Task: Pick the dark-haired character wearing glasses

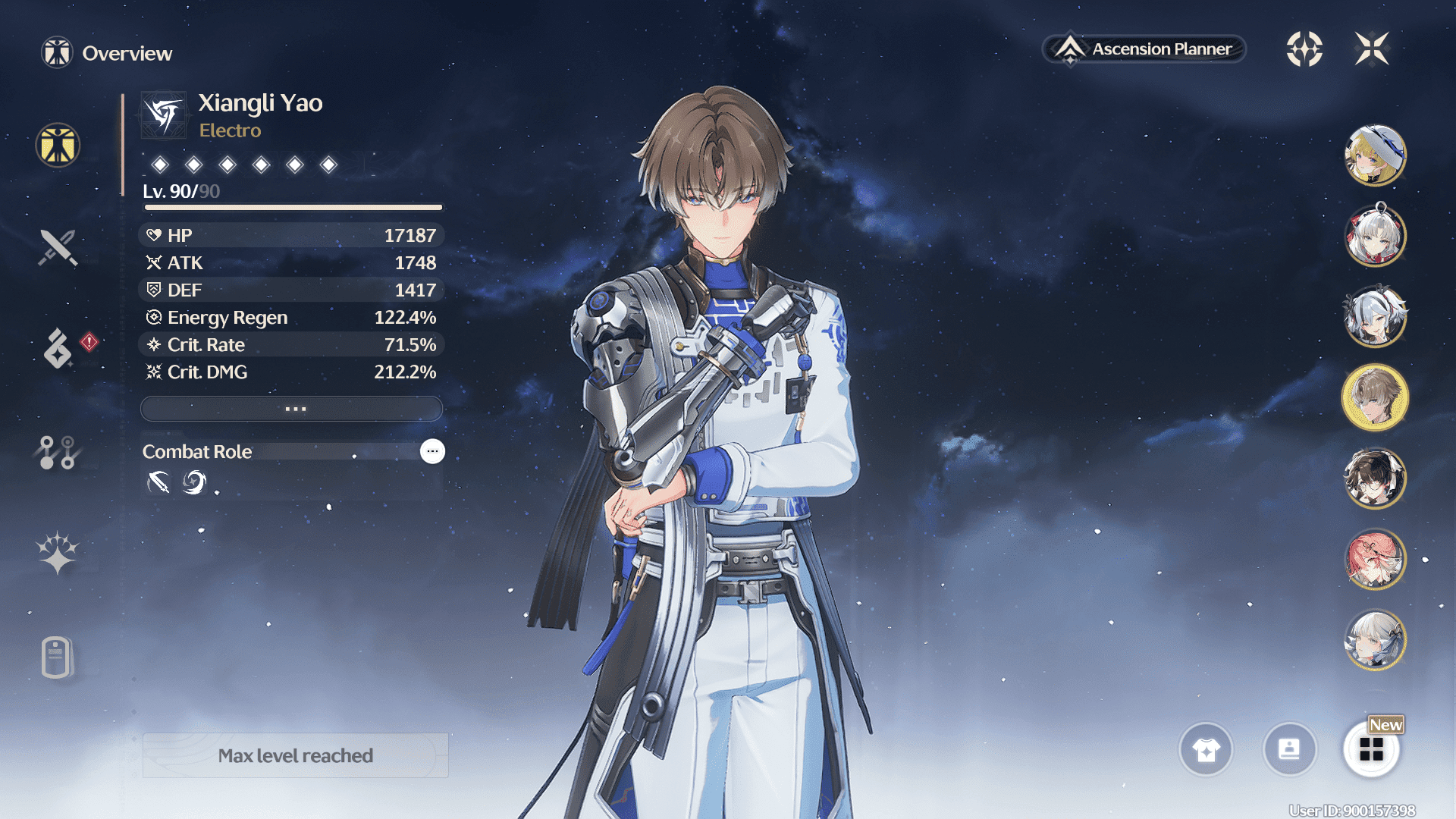Action: 1375,479
